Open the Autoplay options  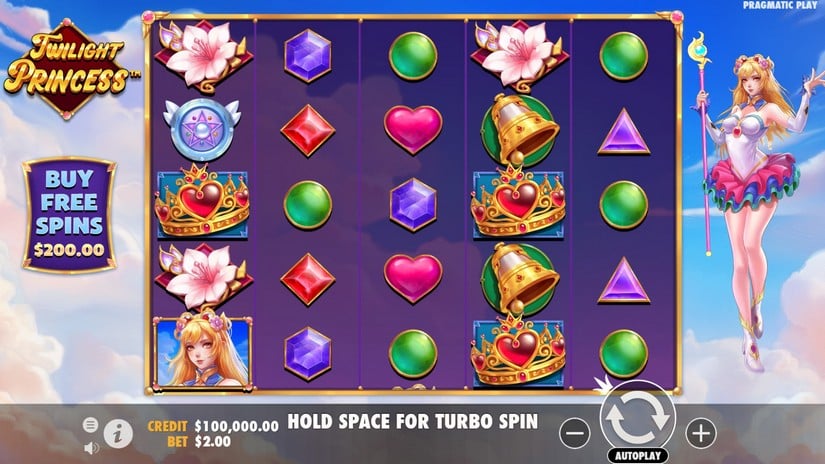[x=636, y=455]
